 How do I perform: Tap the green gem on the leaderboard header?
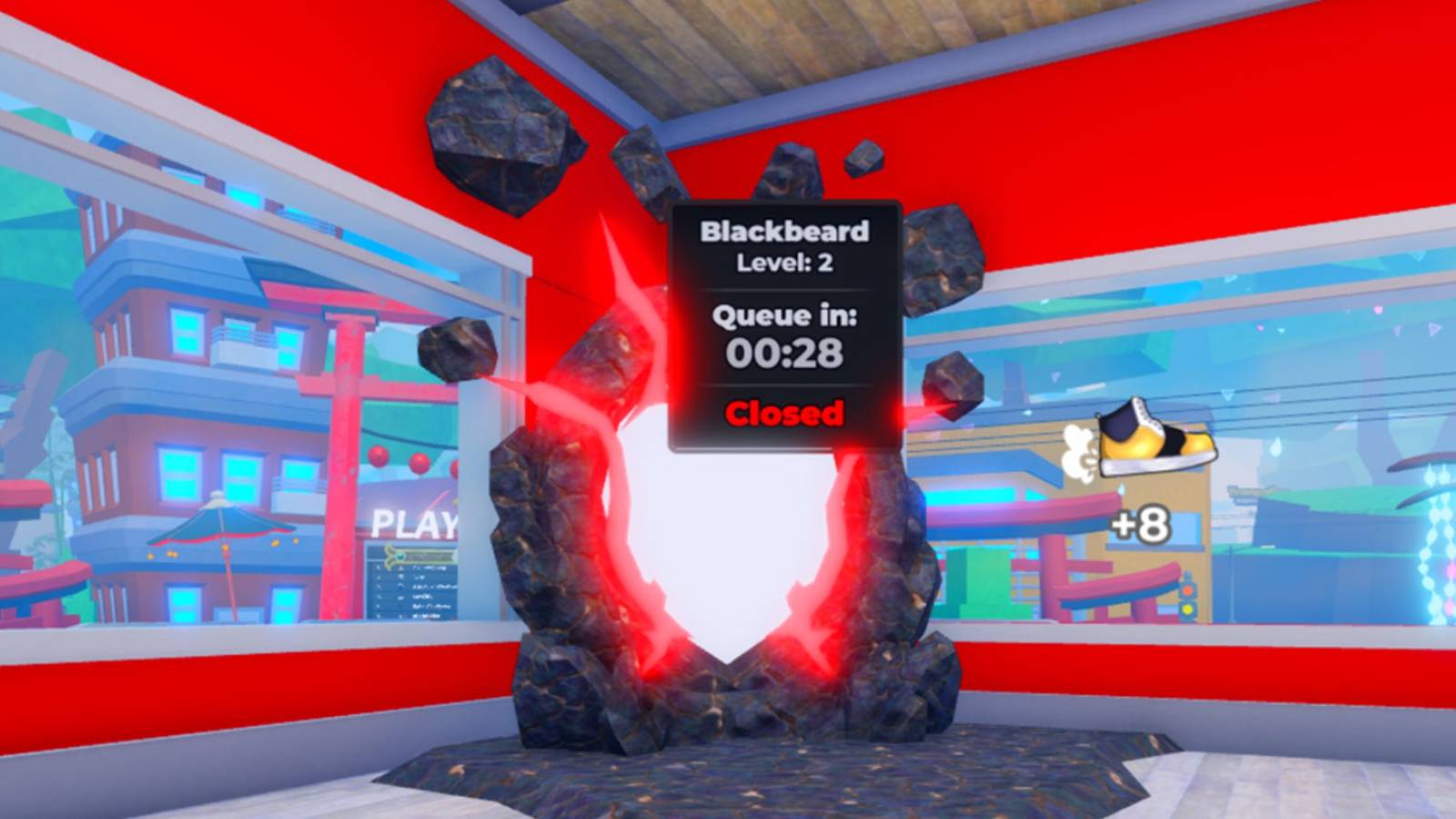click(400, 557)
